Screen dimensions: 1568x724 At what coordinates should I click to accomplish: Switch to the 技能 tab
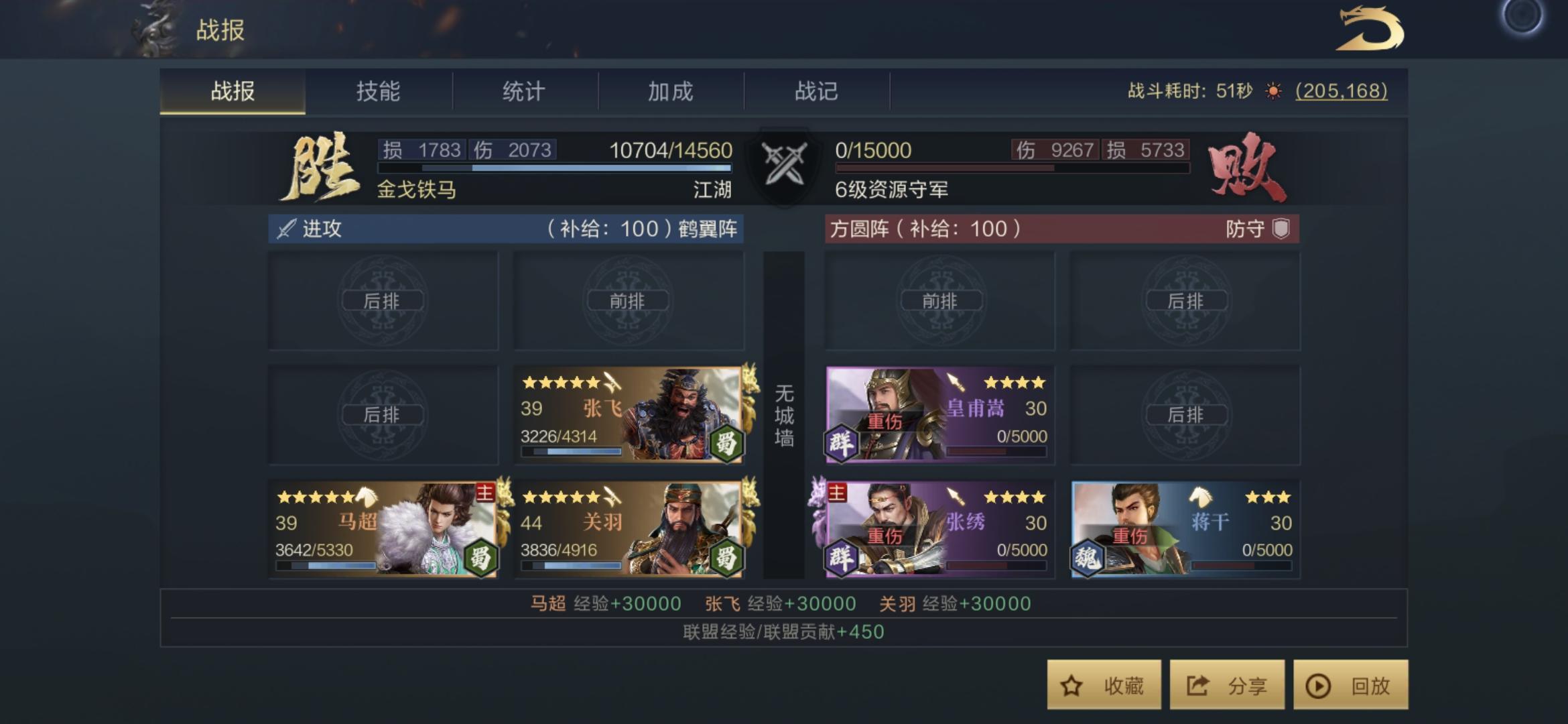click(380, 92)
